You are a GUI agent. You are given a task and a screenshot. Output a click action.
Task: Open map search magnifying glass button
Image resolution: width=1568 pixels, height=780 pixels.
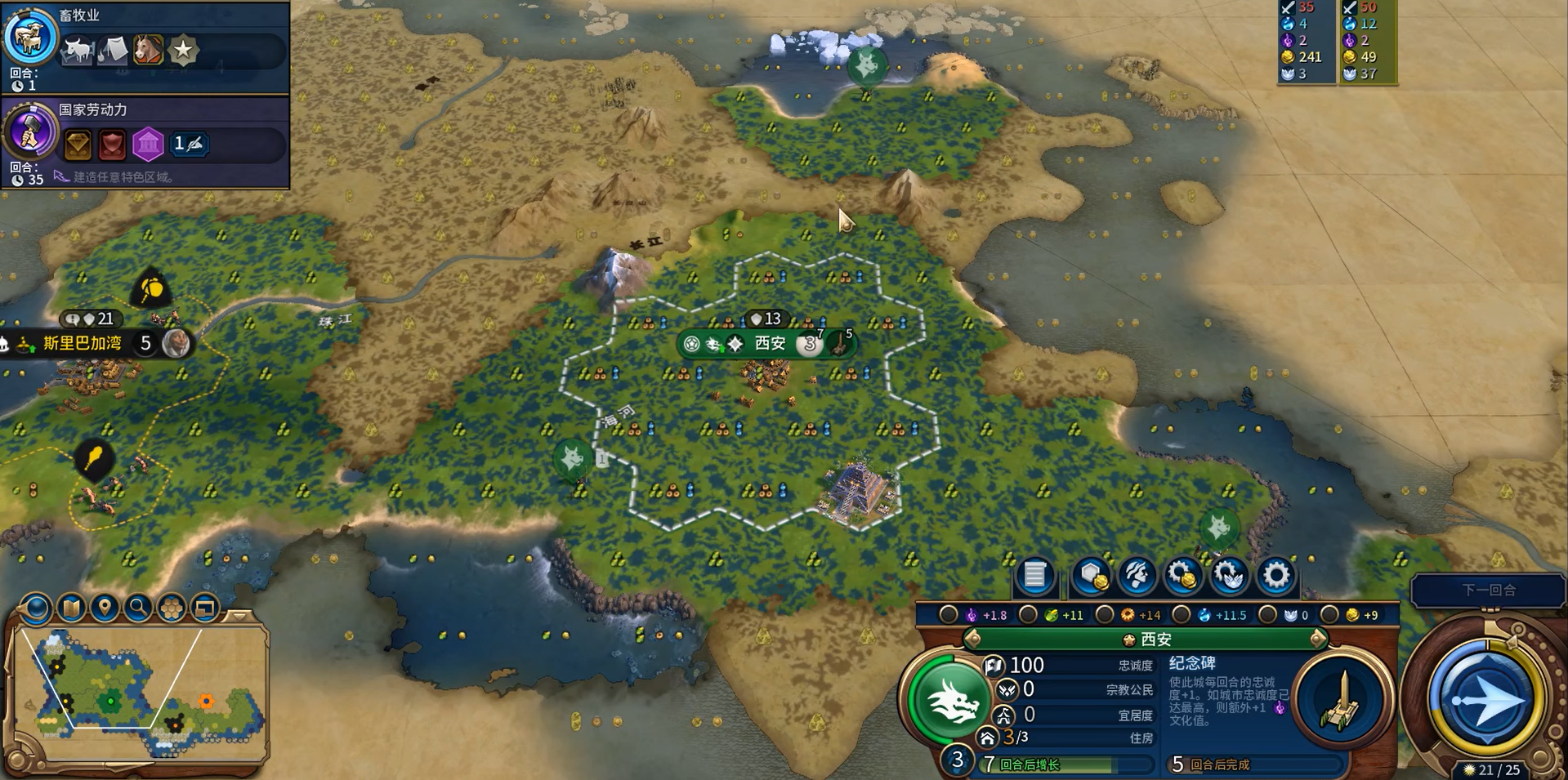138,608
